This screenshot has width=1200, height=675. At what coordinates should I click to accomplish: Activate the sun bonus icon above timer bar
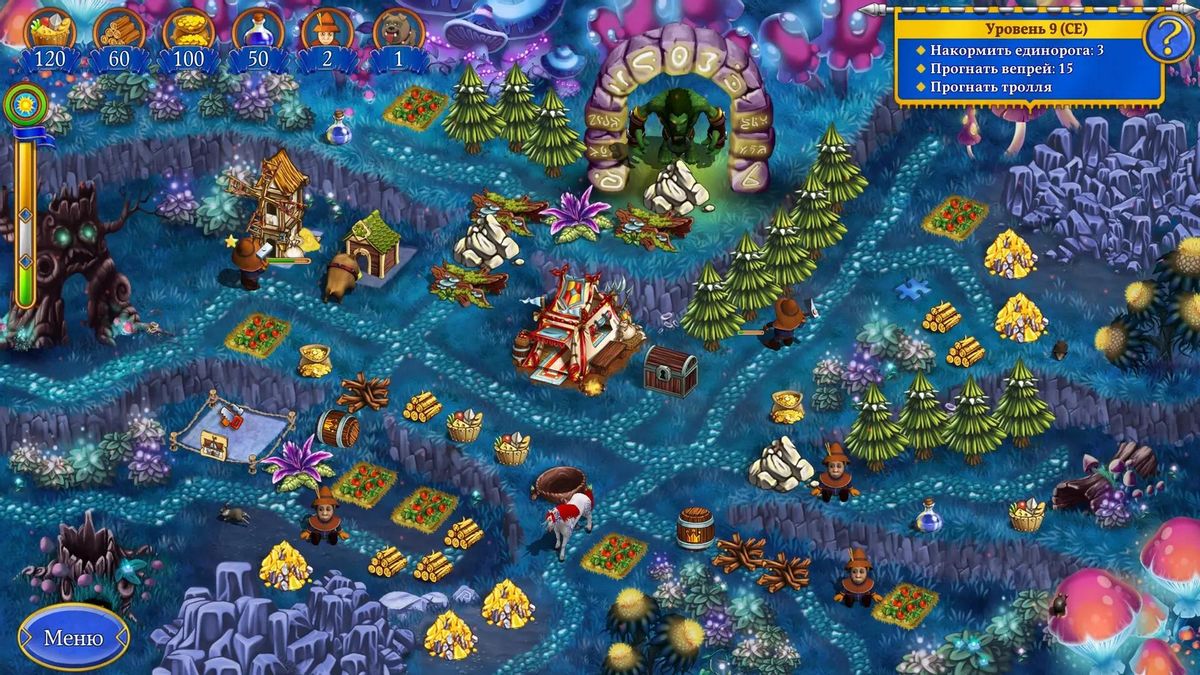click(x=24, y=104)
